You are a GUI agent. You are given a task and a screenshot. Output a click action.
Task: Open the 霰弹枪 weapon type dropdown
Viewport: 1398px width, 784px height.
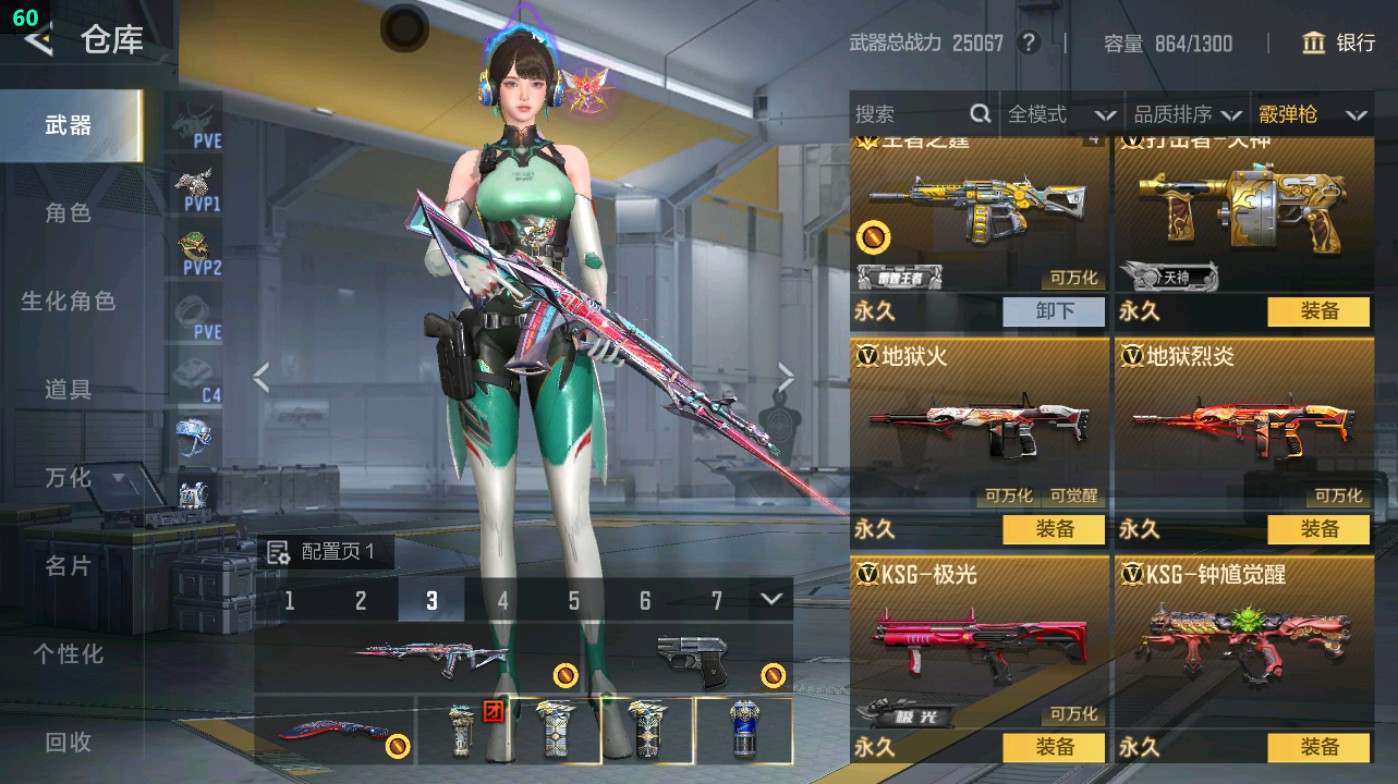point(1312,115)
